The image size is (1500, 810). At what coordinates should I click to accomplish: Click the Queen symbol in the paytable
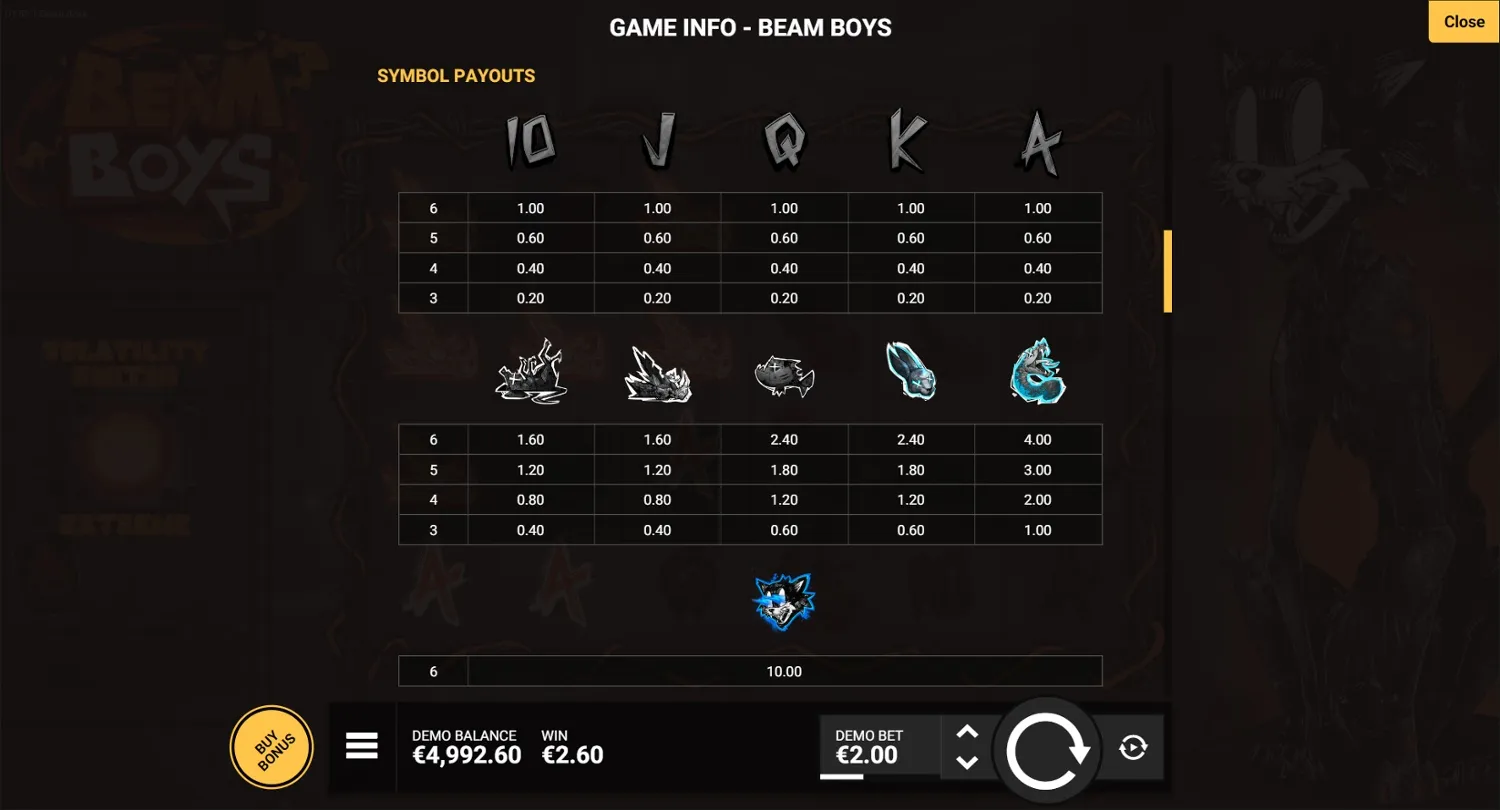(x=784, y=140)
